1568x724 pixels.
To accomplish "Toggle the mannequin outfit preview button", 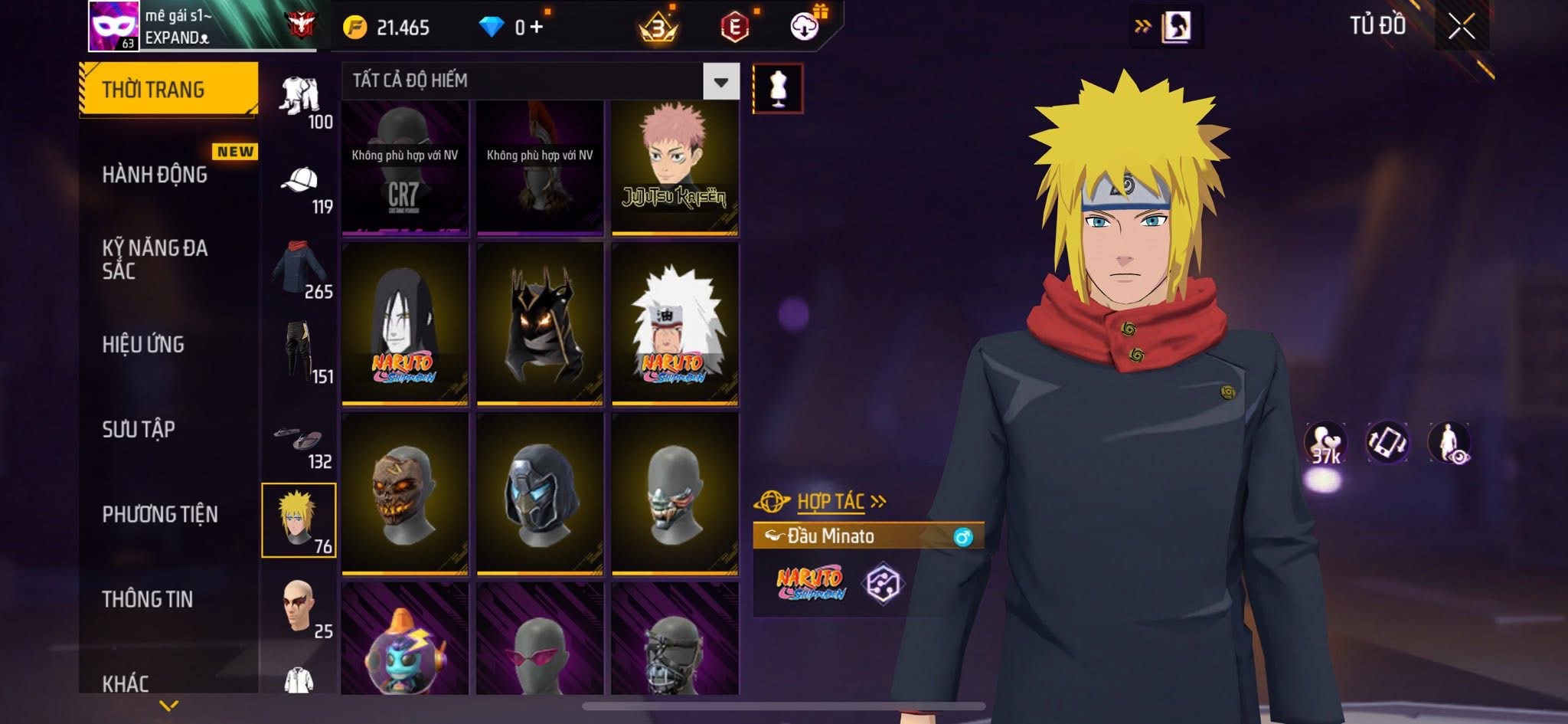I will (778, 88).
